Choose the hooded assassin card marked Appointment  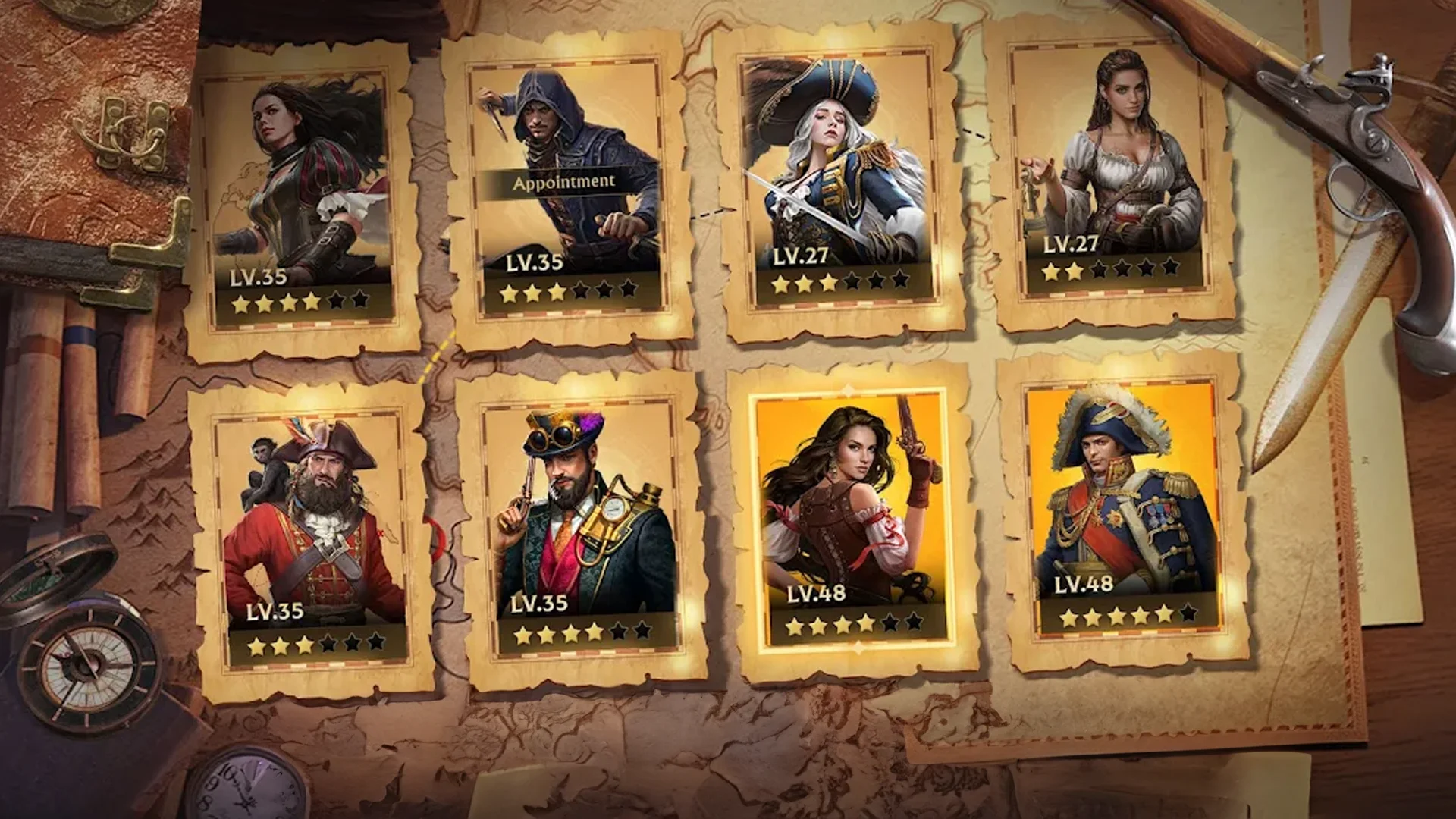(569, 190)
